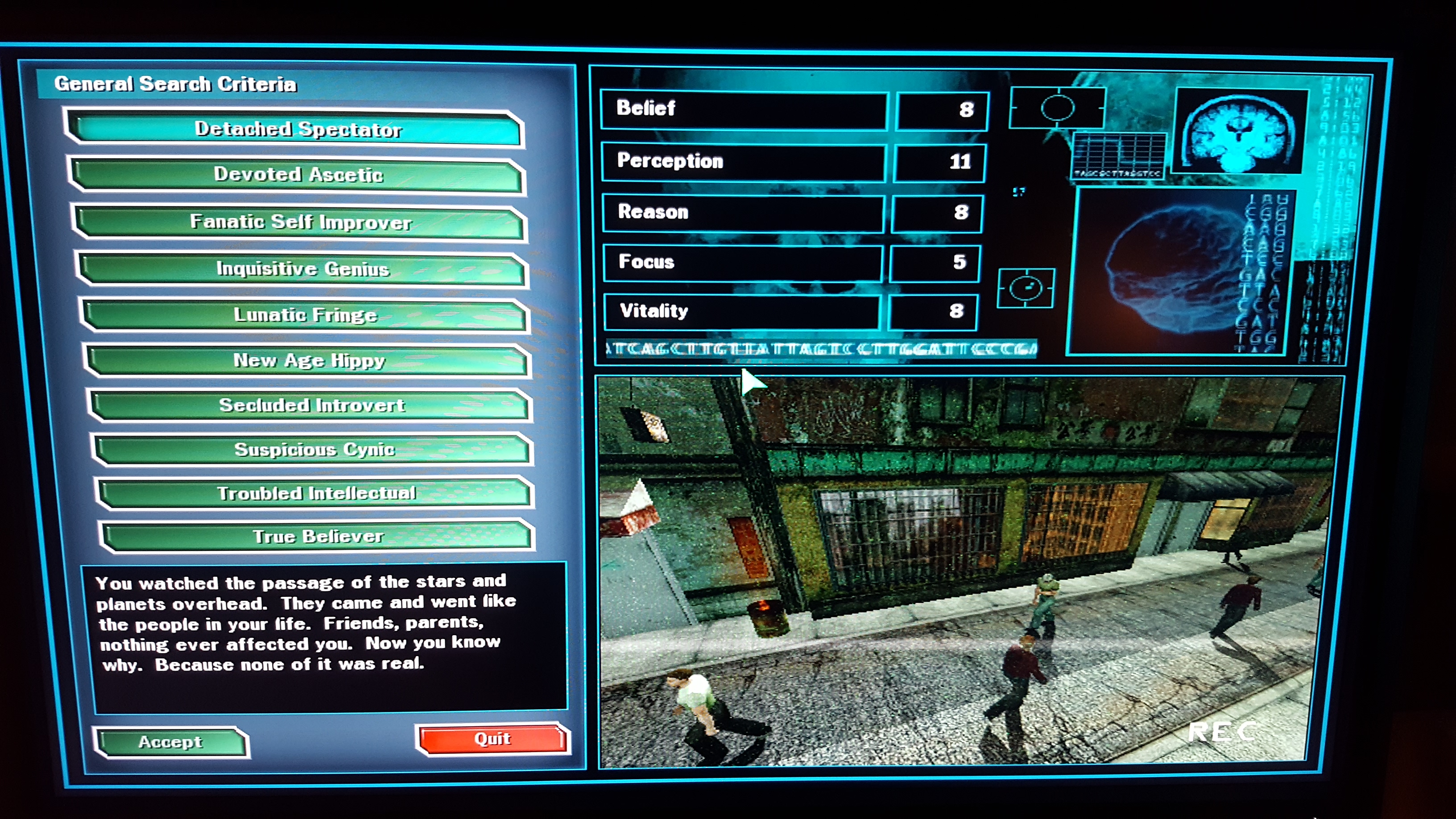This screenshot has height=819, width=1456.
Task: Choose the Devoted Ascetic profile
Action: click(x=298, y=175)
